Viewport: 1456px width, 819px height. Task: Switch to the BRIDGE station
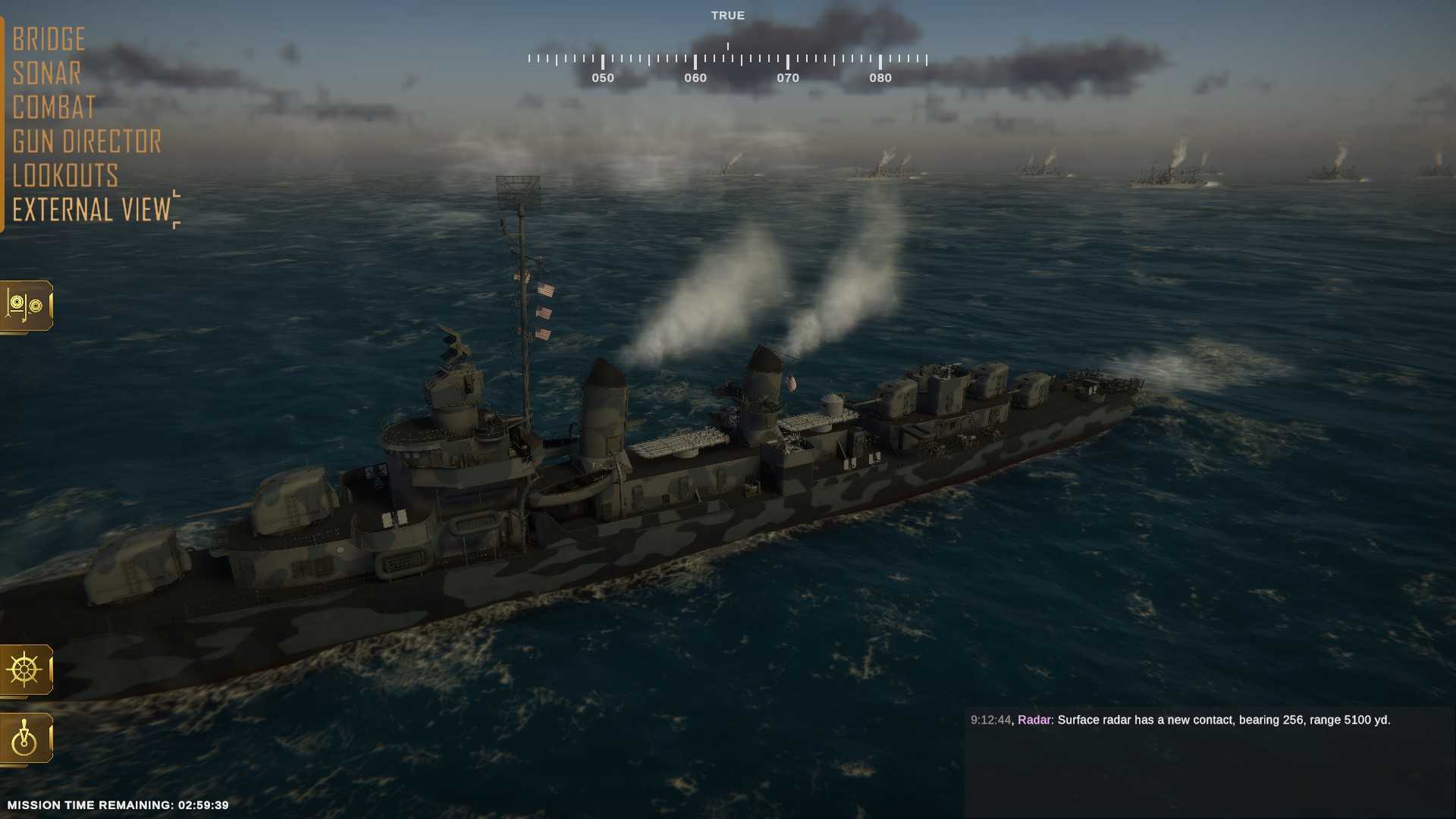pos(49,38)
